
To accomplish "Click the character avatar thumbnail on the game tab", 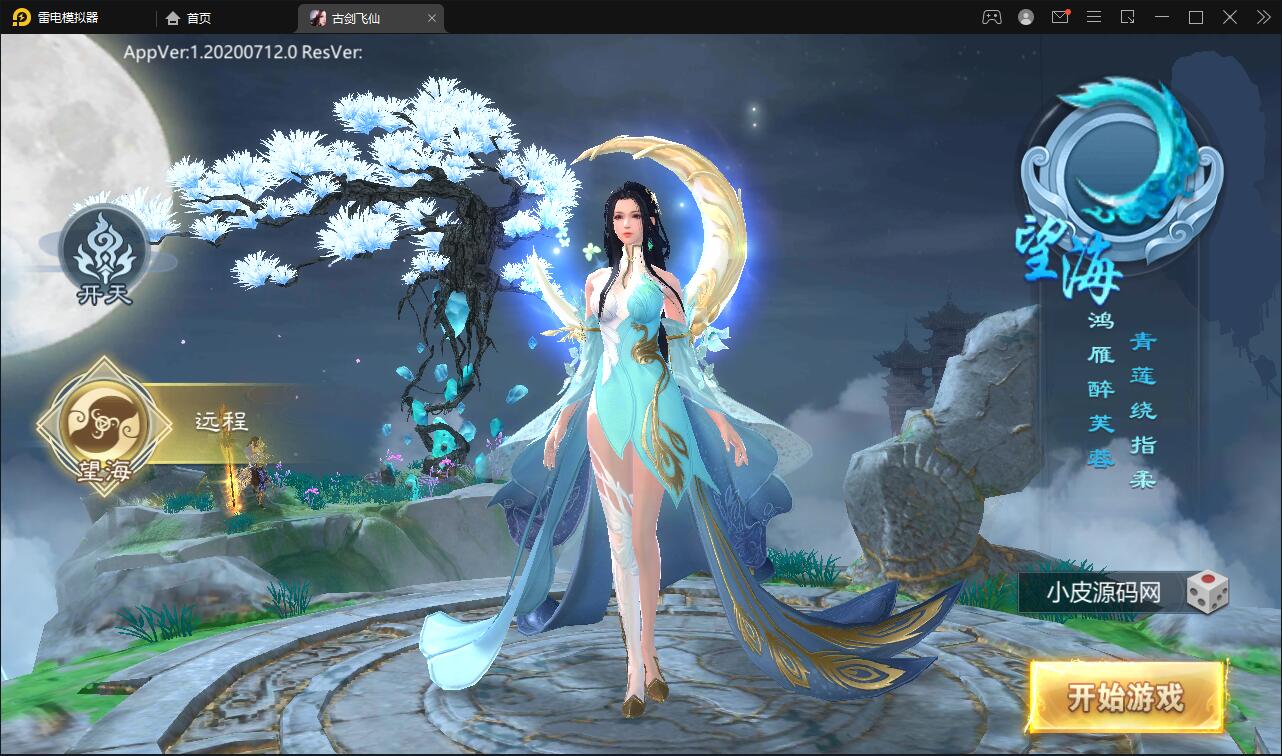I will click(x=316, y=18).
